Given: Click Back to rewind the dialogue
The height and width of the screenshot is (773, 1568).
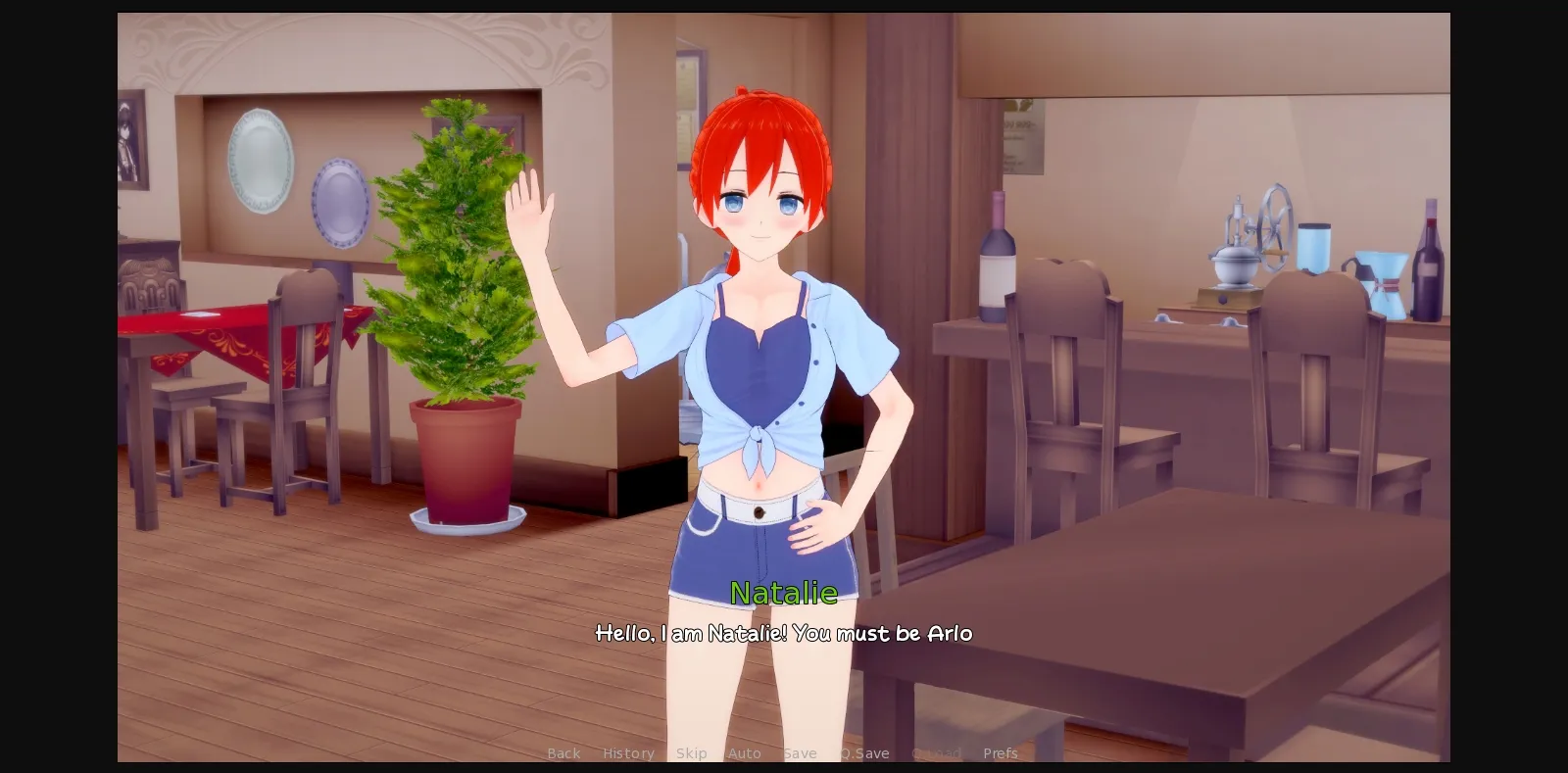Looking at the screenshot, I should (x=563, y=753).
